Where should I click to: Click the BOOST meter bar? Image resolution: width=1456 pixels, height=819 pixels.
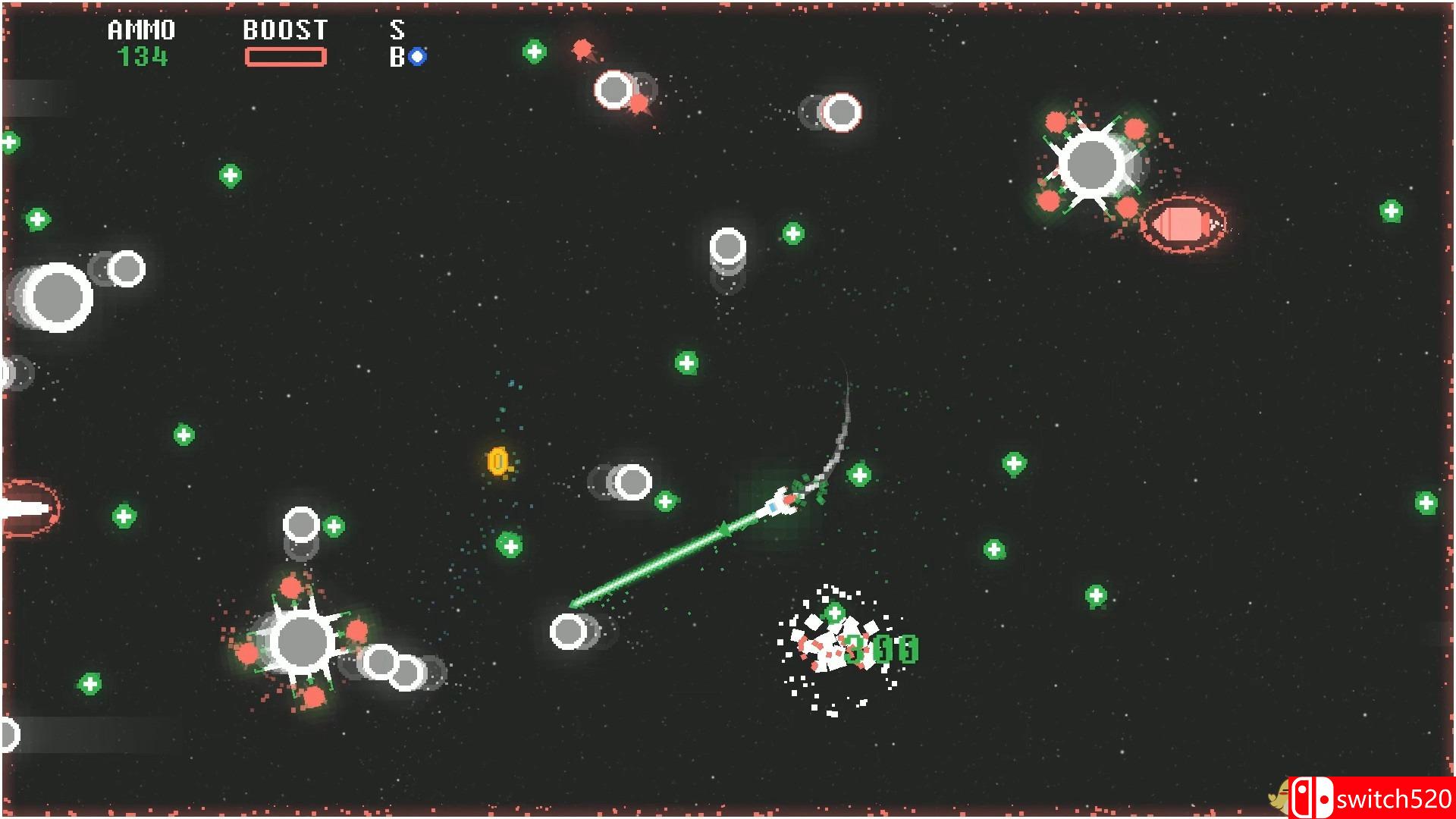click(x=287, y=56)
